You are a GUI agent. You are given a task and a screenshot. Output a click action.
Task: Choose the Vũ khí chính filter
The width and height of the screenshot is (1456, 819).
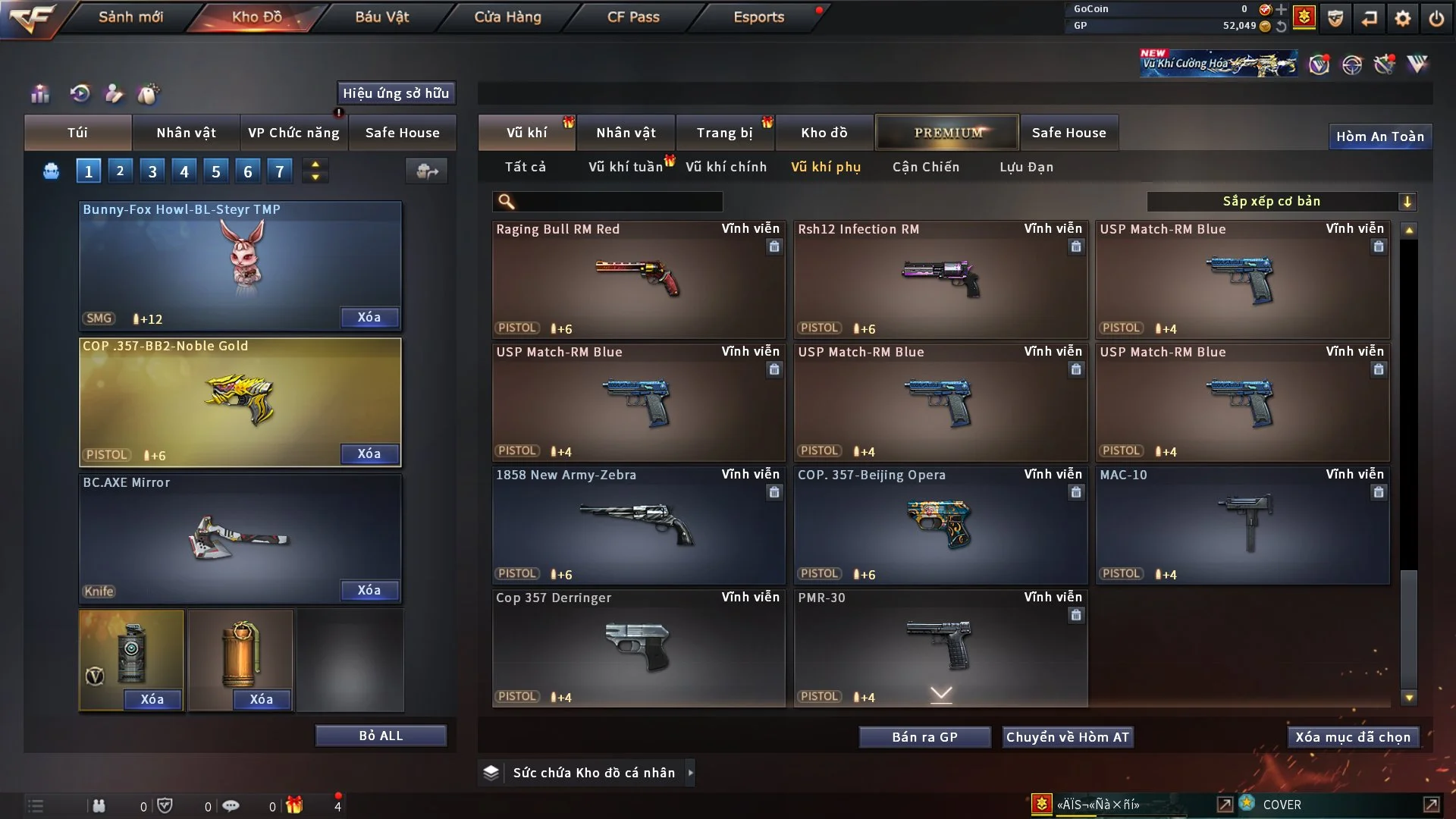726,167
